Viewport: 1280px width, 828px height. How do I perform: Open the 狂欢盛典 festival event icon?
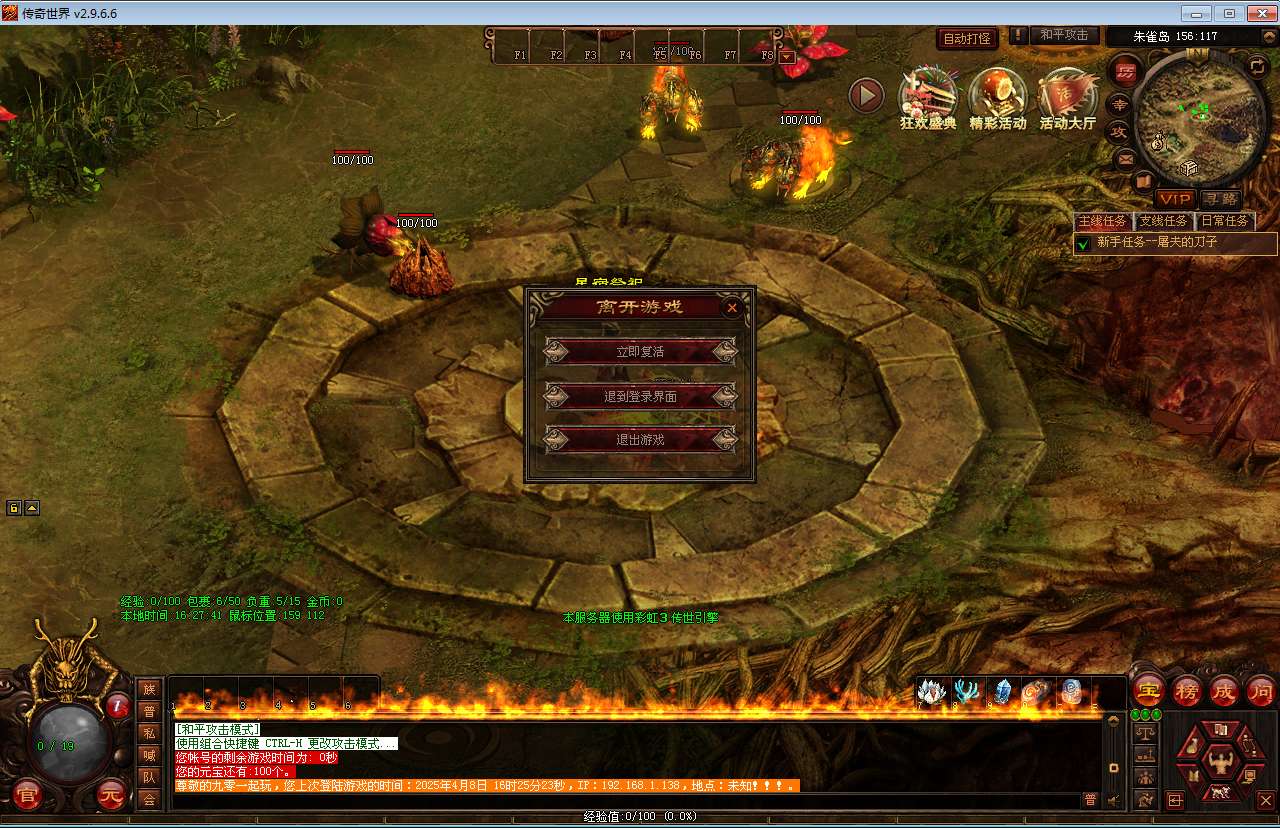coord(928,97)
